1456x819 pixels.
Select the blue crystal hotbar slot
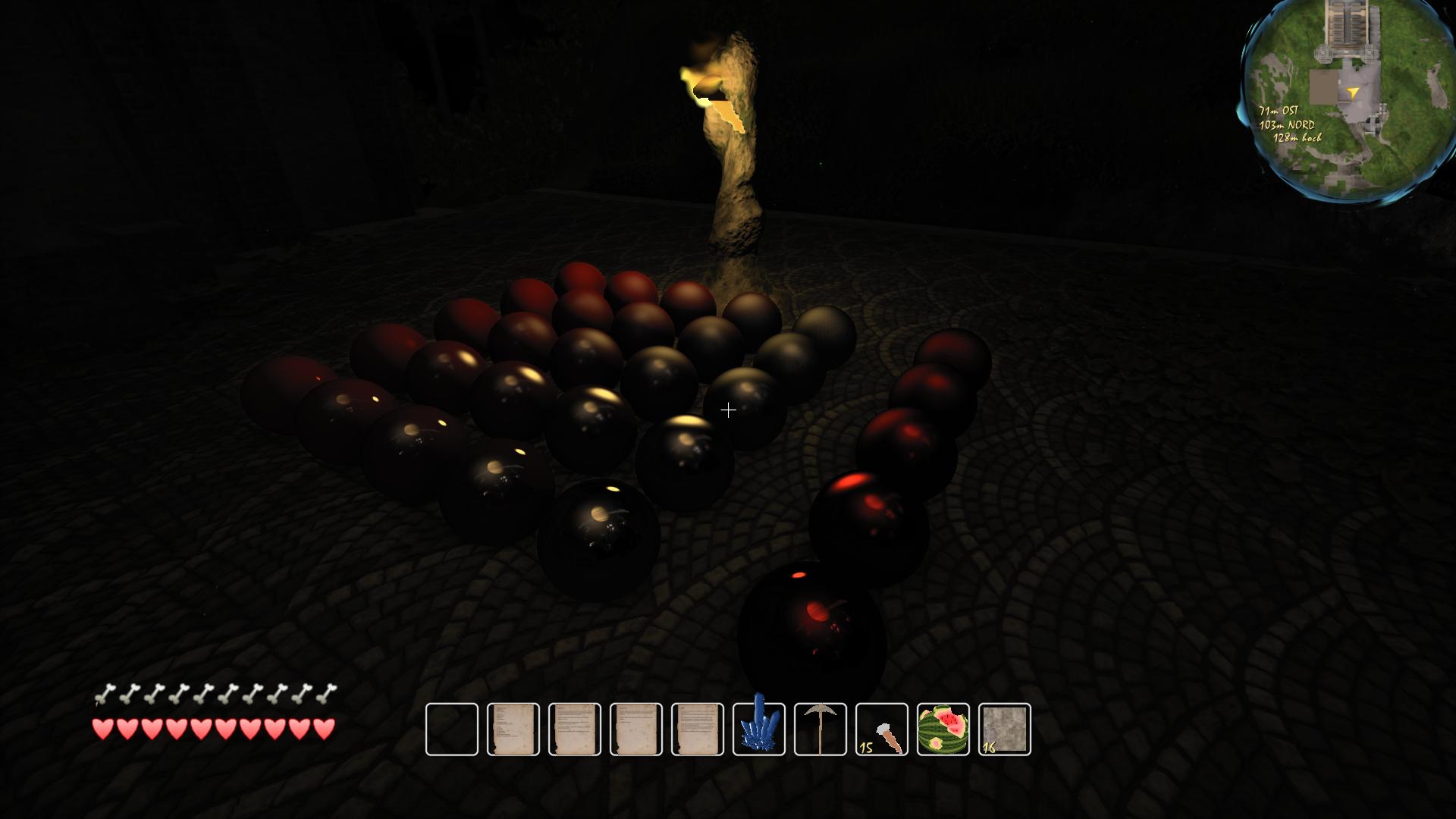click(x=759, y=730)
